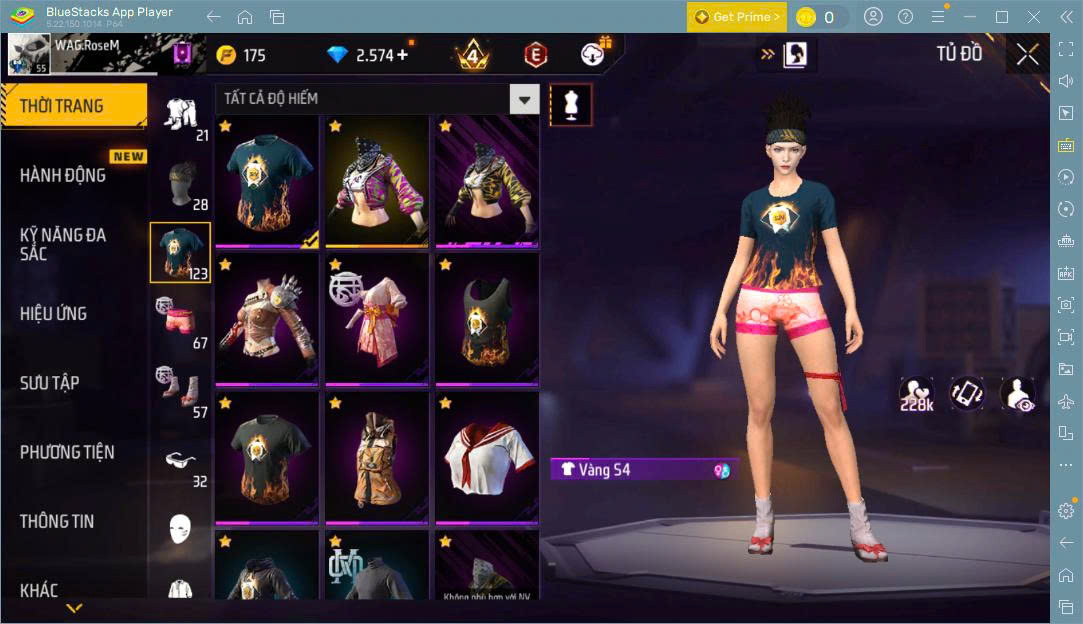Choose the PHƯƠNG TIỆN category
The image size is (1083, 624).
point(67,452)
